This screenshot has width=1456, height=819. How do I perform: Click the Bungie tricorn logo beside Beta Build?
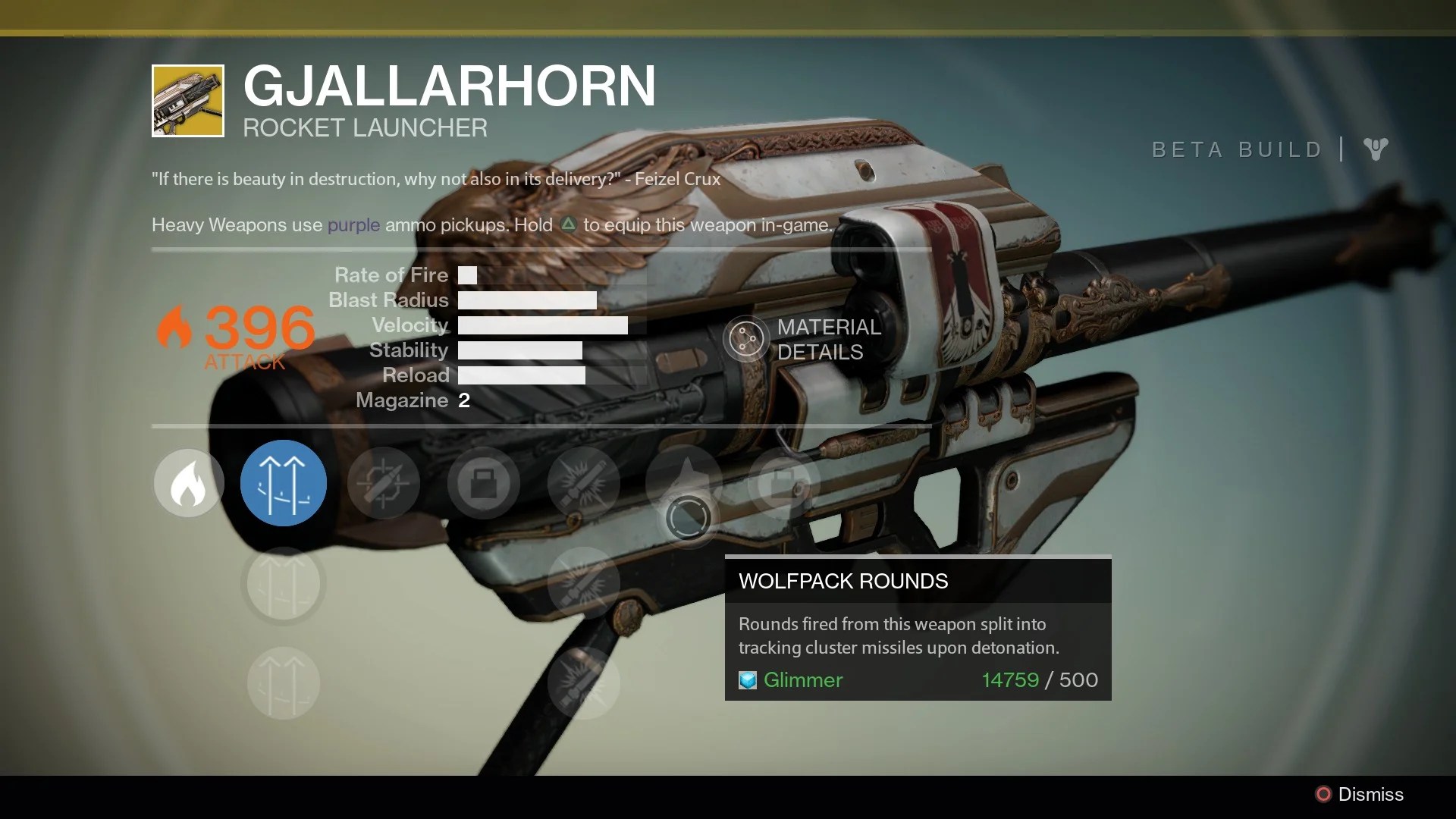1376,149
